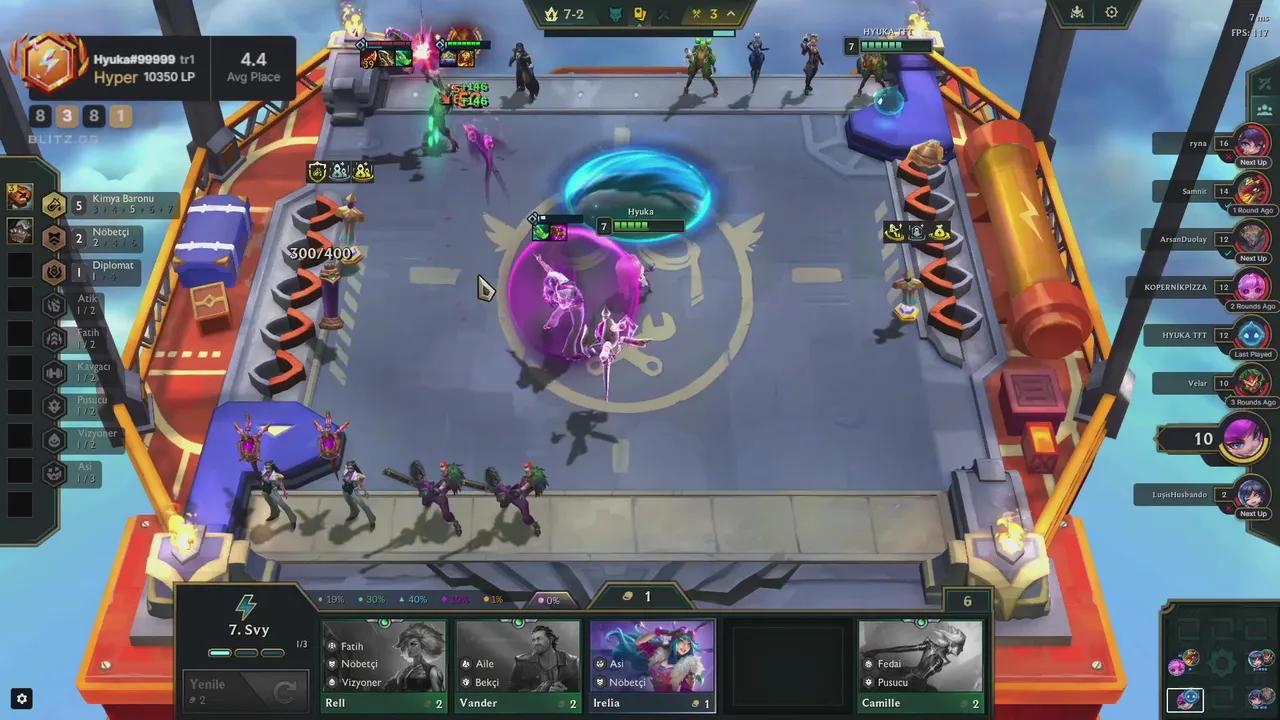Open the in-game settings gear at top right
1280x720 pixels.
pos(1112,11)
